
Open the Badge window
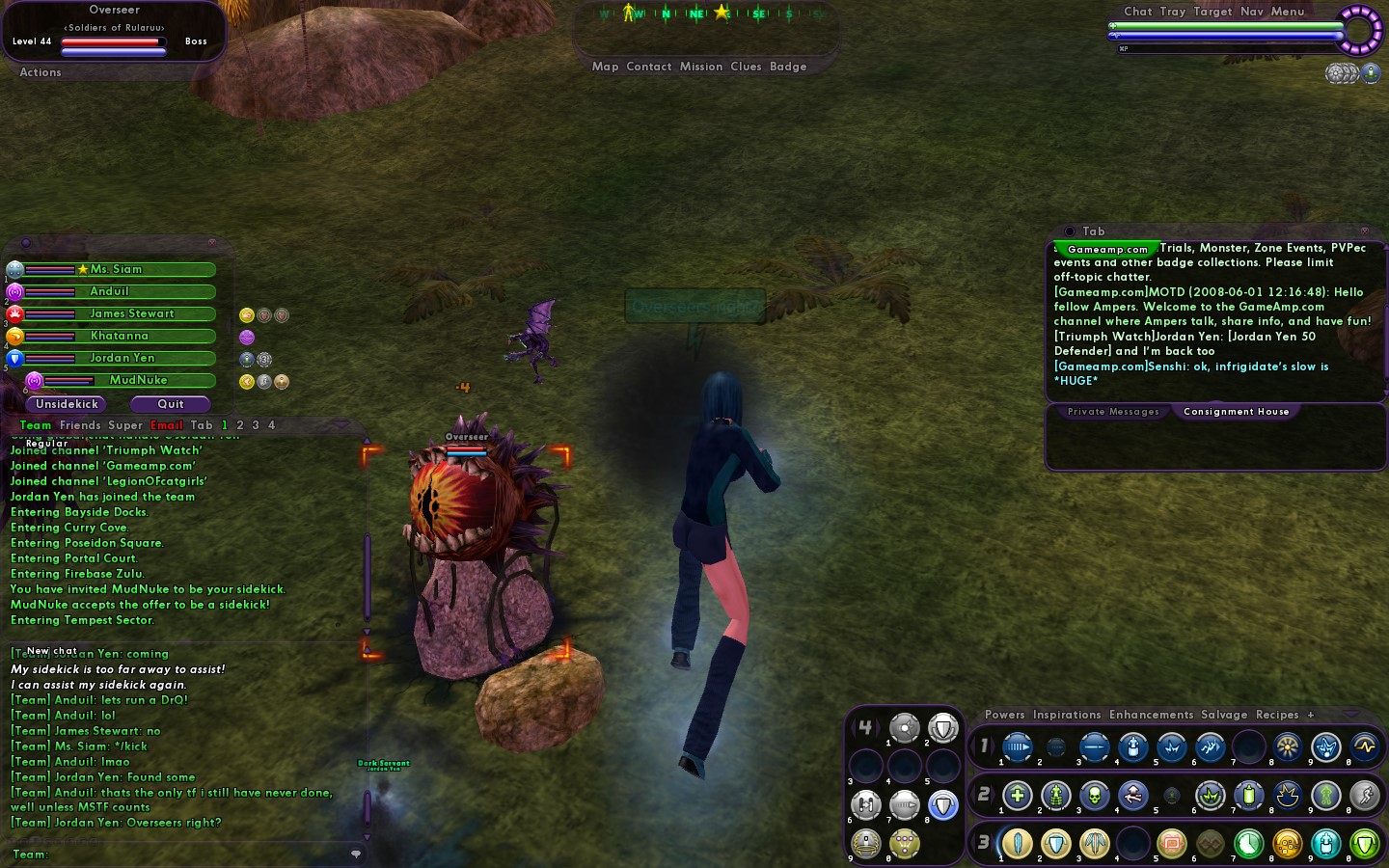pyautogui.click(x=788, y=67)
